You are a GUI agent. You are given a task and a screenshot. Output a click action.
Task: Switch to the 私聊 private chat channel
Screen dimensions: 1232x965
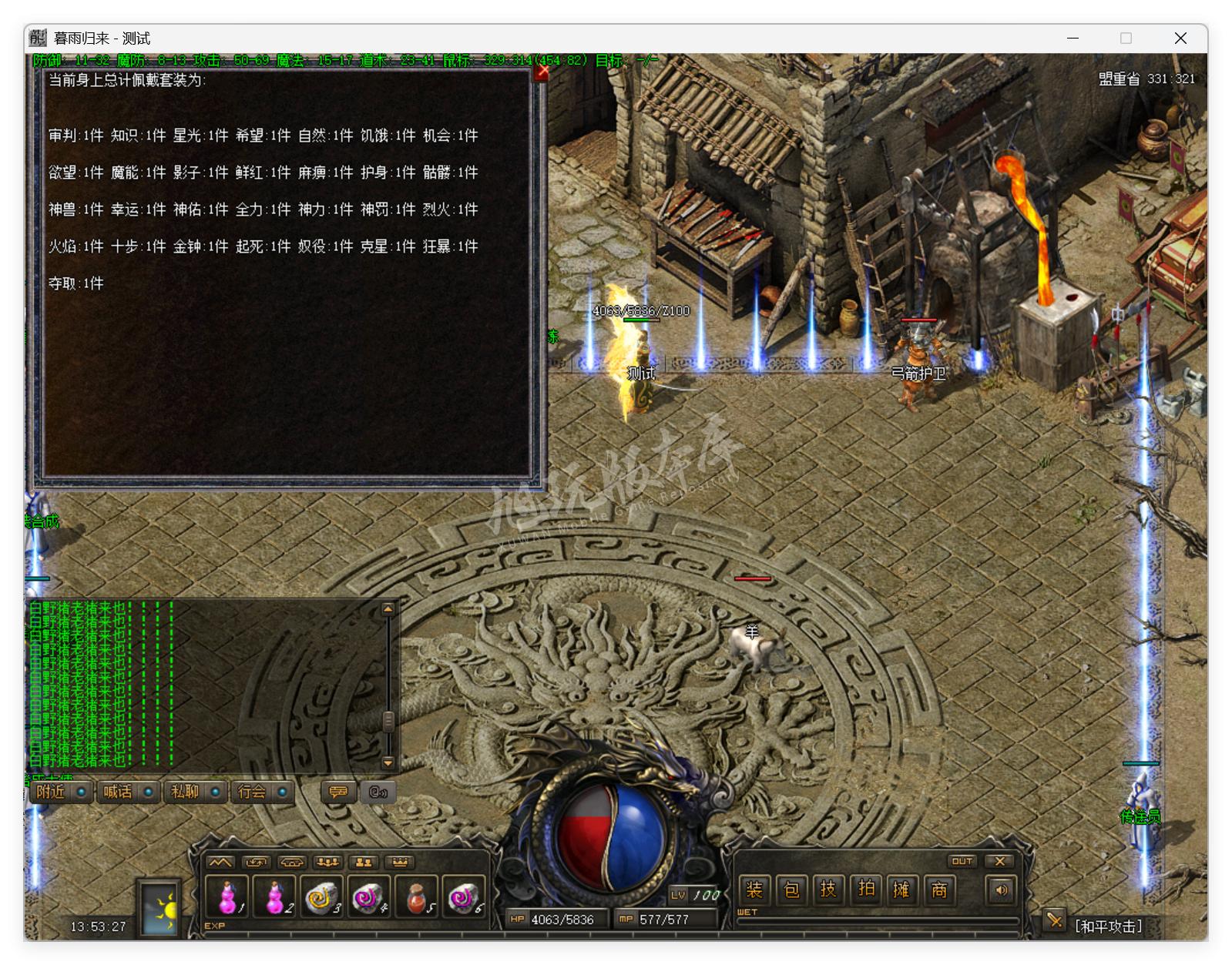(x=186, y=792)
